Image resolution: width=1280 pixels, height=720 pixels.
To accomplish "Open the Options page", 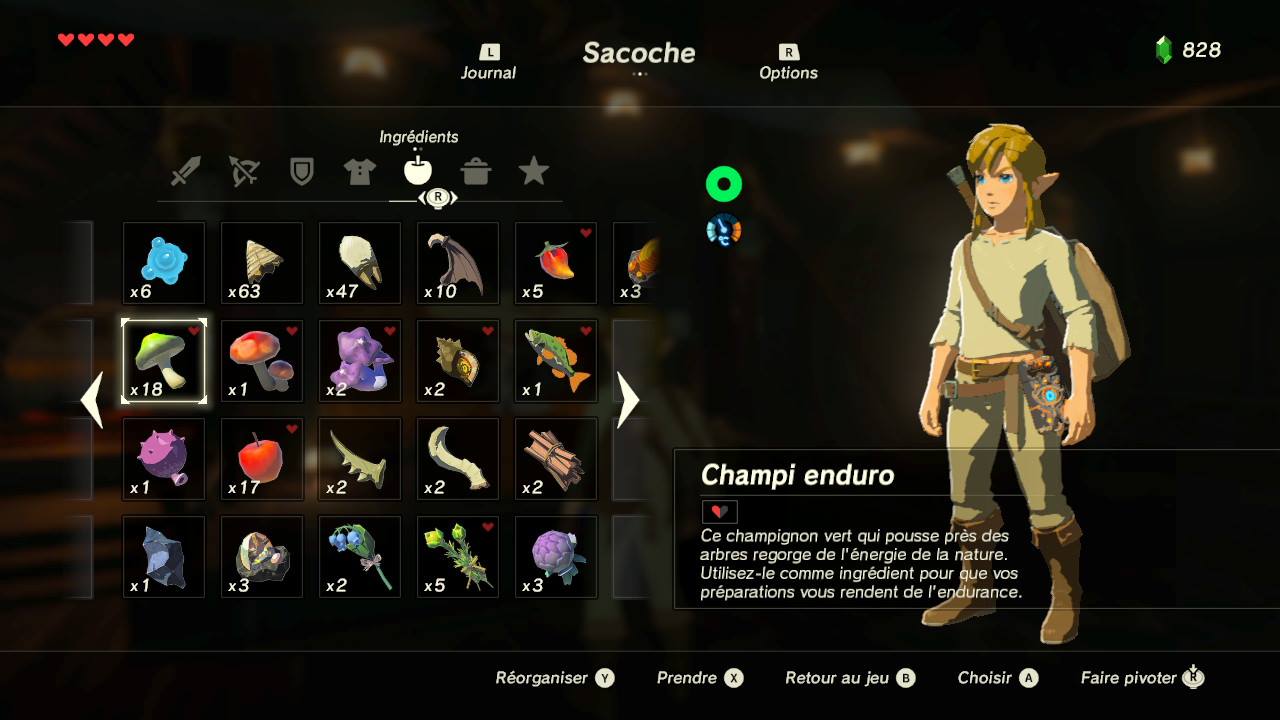I will [x=788, y=63].
